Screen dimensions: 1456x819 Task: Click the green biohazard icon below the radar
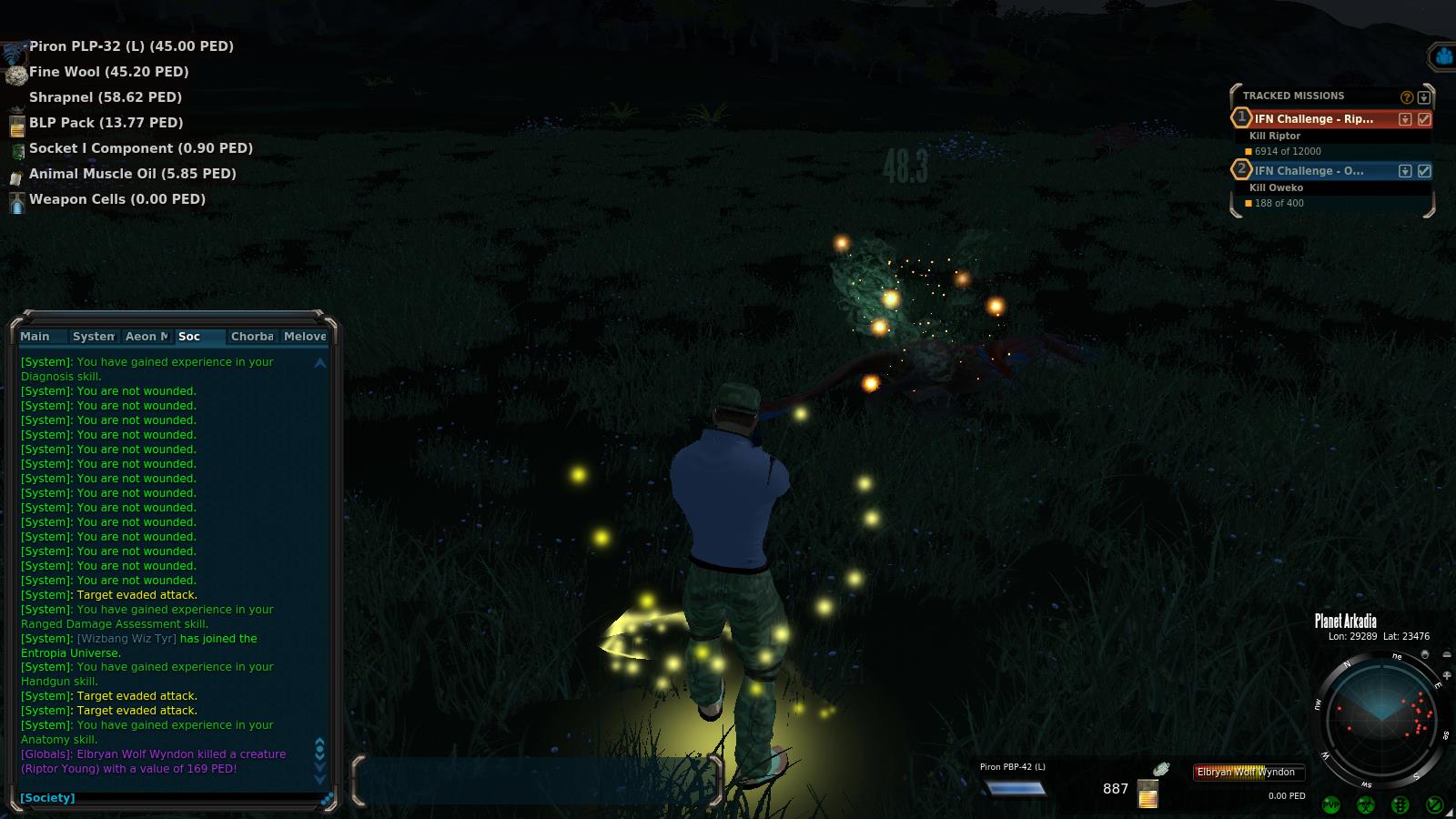coord(1366,804)
